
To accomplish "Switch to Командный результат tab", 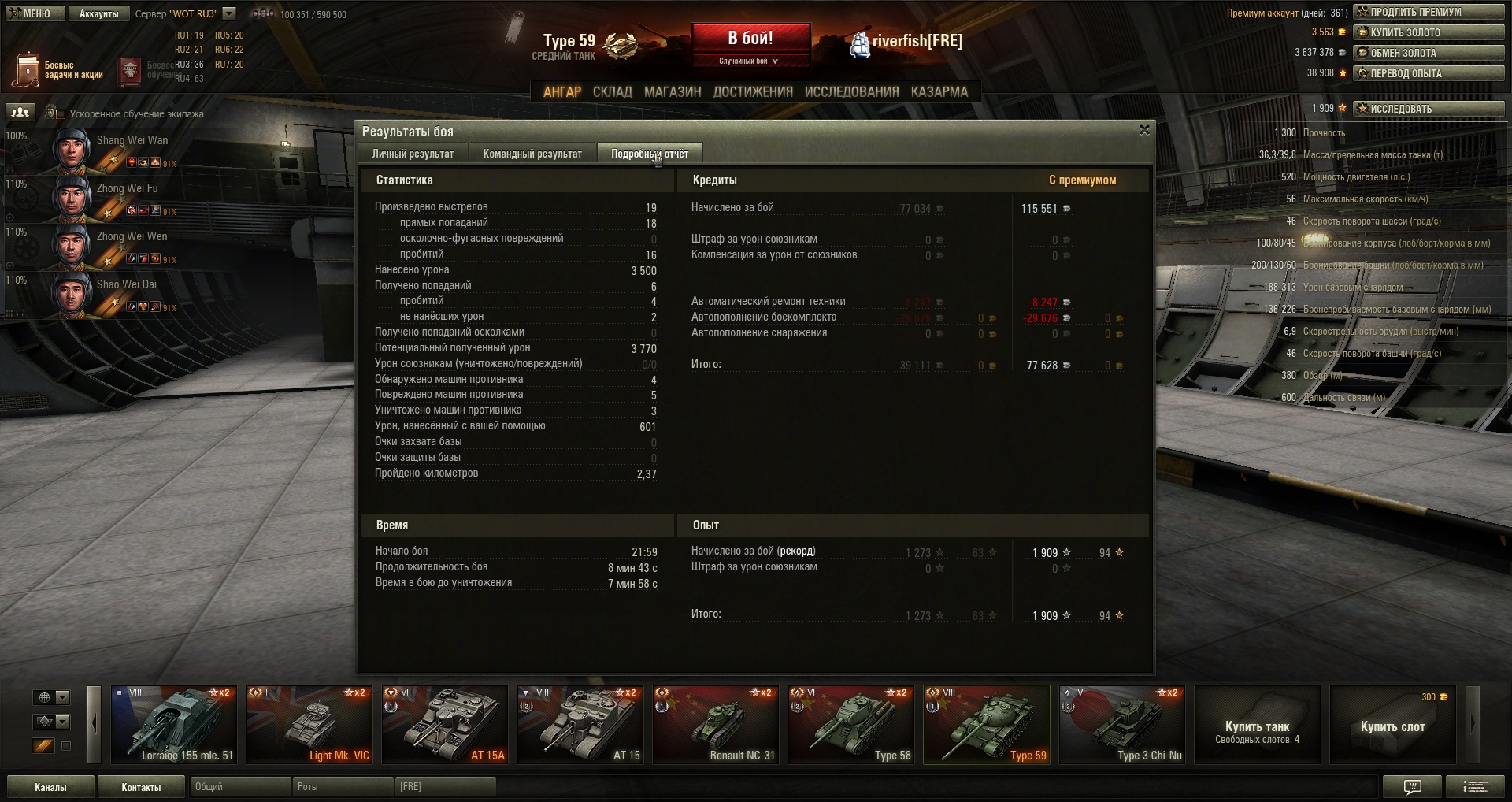I will coord(532,154).
